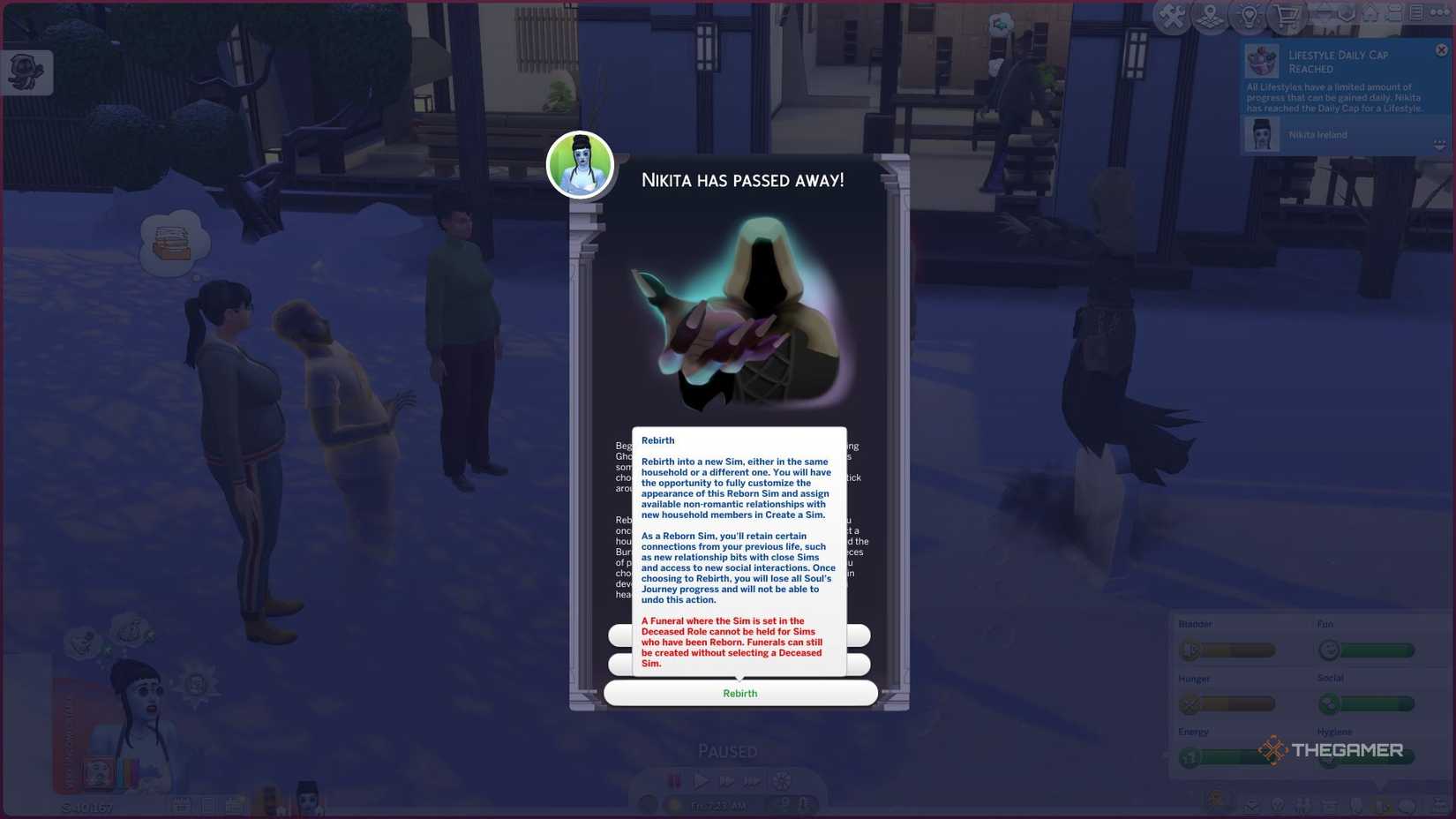Select normal play speed

tap(703, 780)
